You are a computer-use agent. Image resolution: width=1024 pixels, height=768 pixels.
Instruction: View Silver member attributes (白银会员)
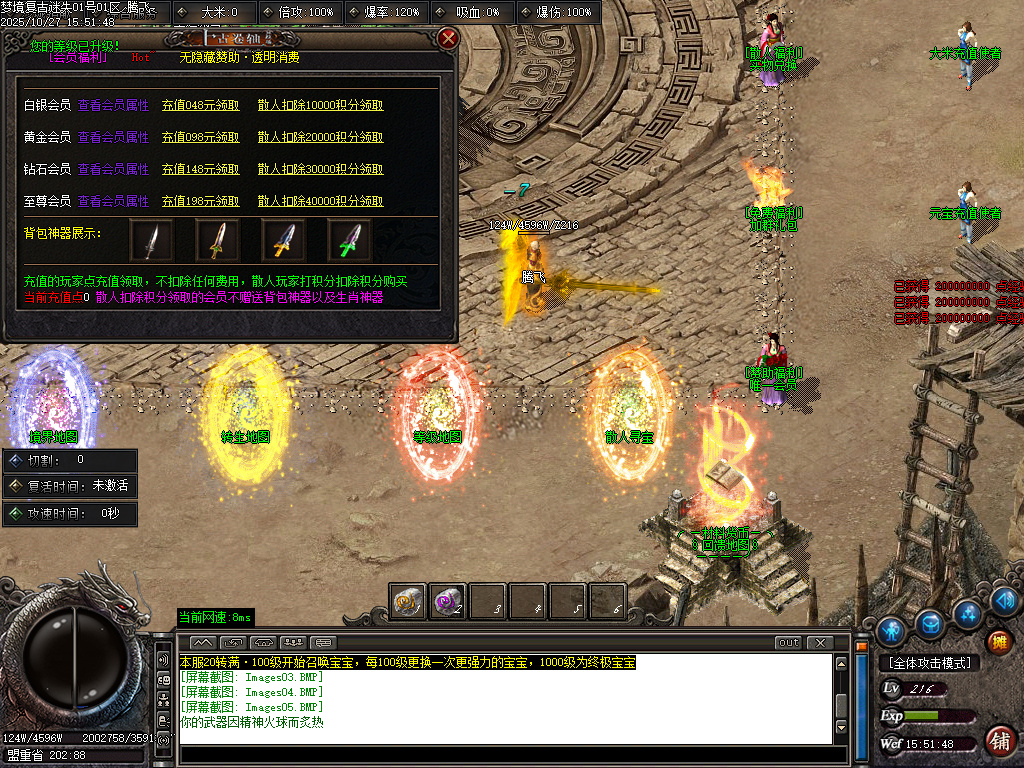tap(113, 105)
